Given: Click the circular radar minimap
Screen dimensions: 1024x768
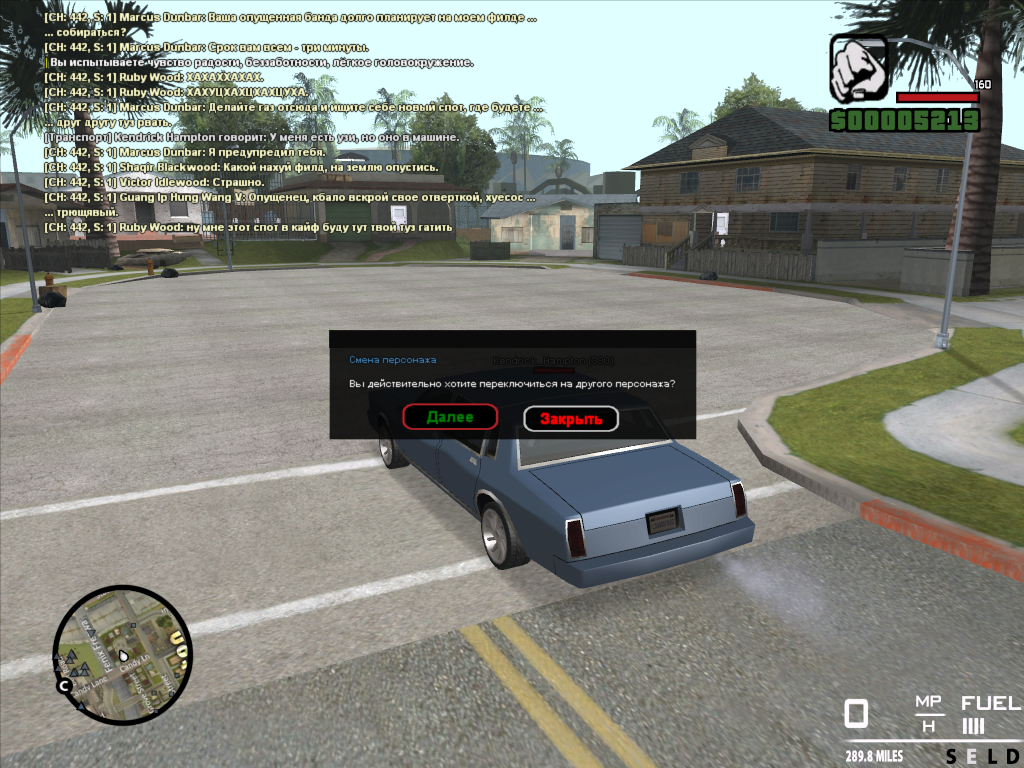Looking at the screenshot, I should pos(121,655).
